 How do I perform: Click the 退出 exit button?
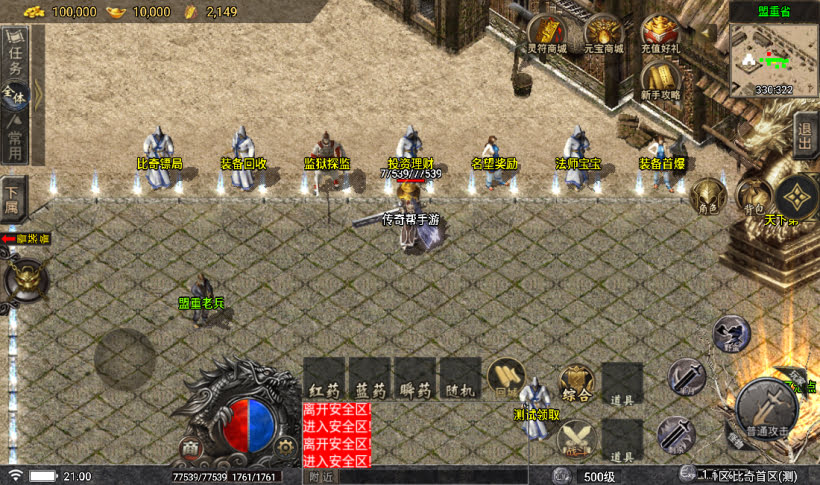click(805, 136)
